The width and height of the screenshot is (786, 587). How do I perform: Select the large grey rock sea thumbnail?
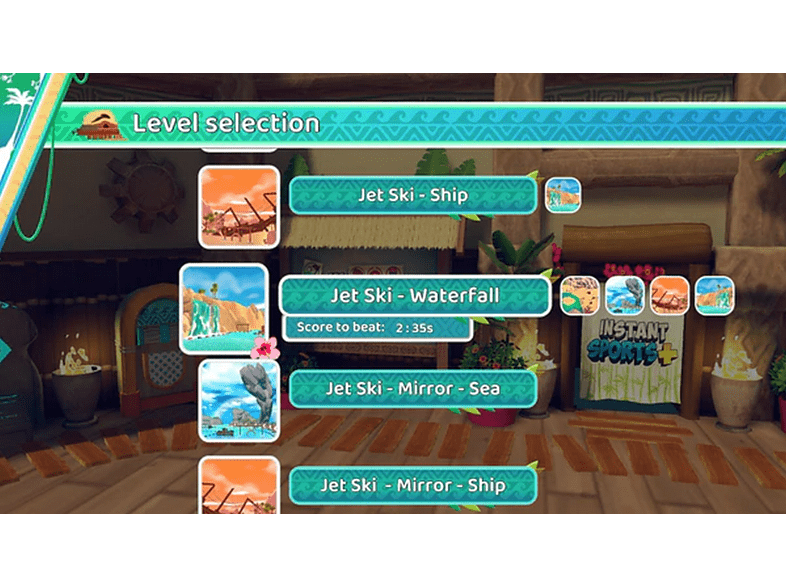(x=238, y=400)
